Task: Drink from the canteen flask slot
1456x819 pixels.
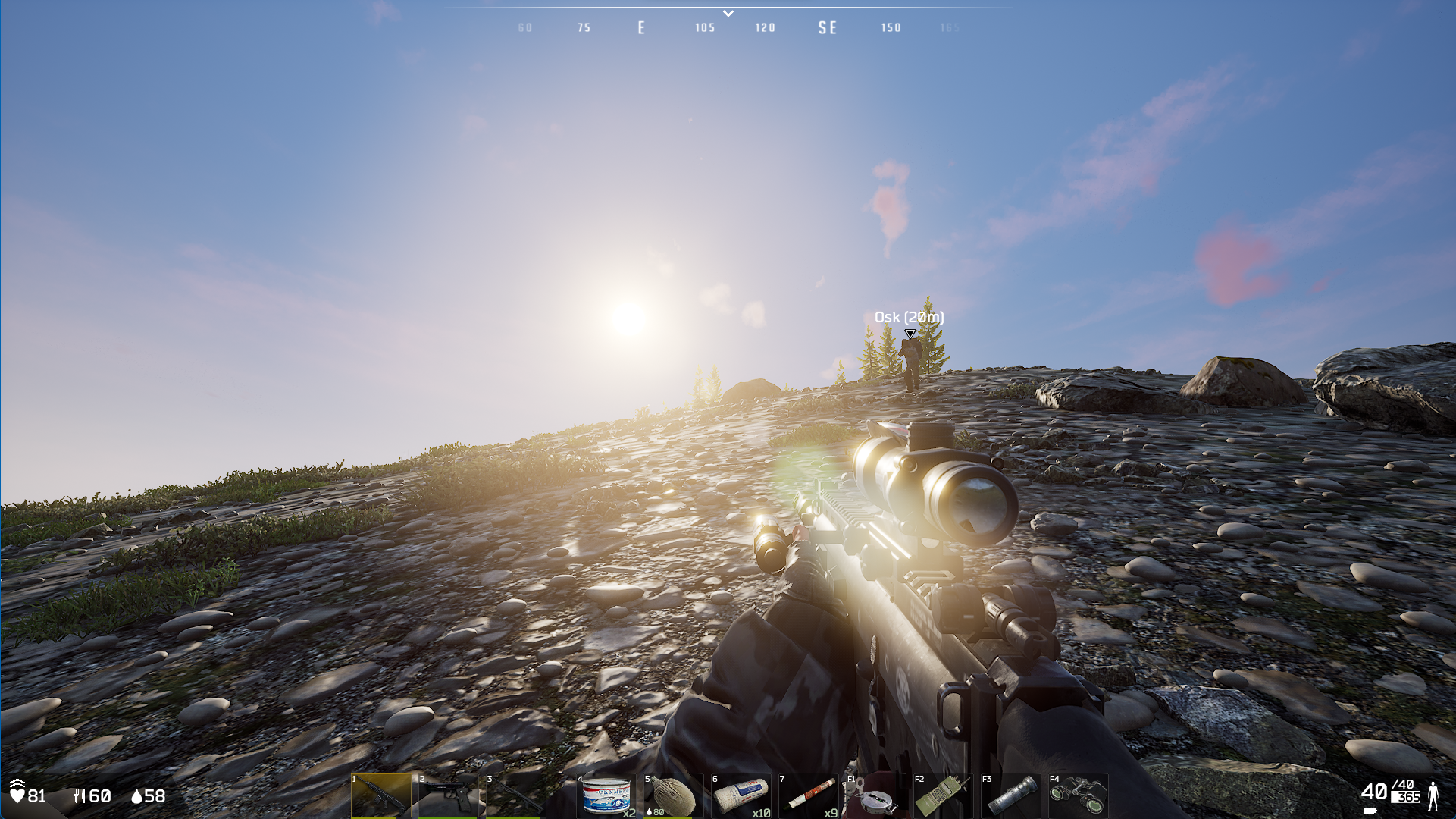Action: click(x=673, y=795)
